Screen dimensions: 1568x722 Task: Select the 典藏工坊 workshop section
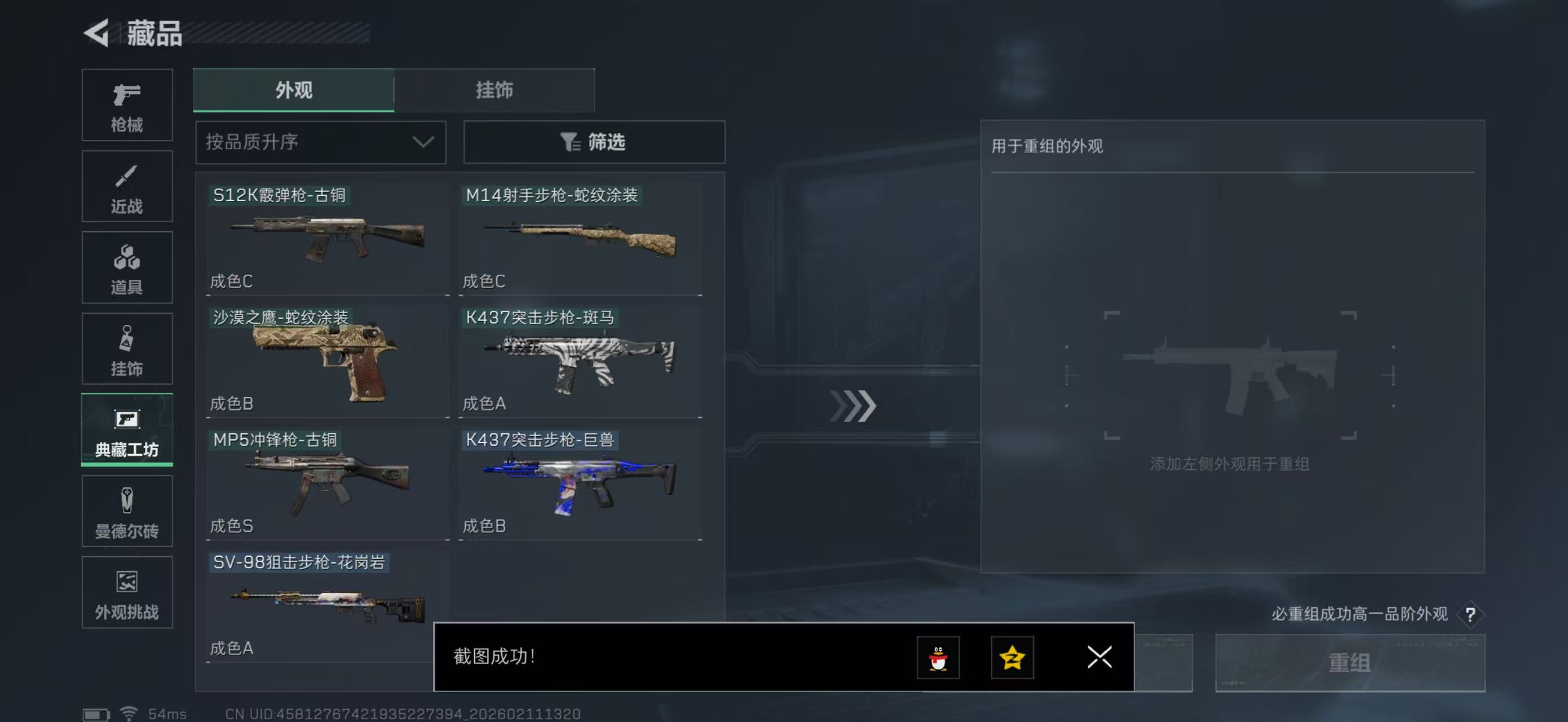[127, 430]
